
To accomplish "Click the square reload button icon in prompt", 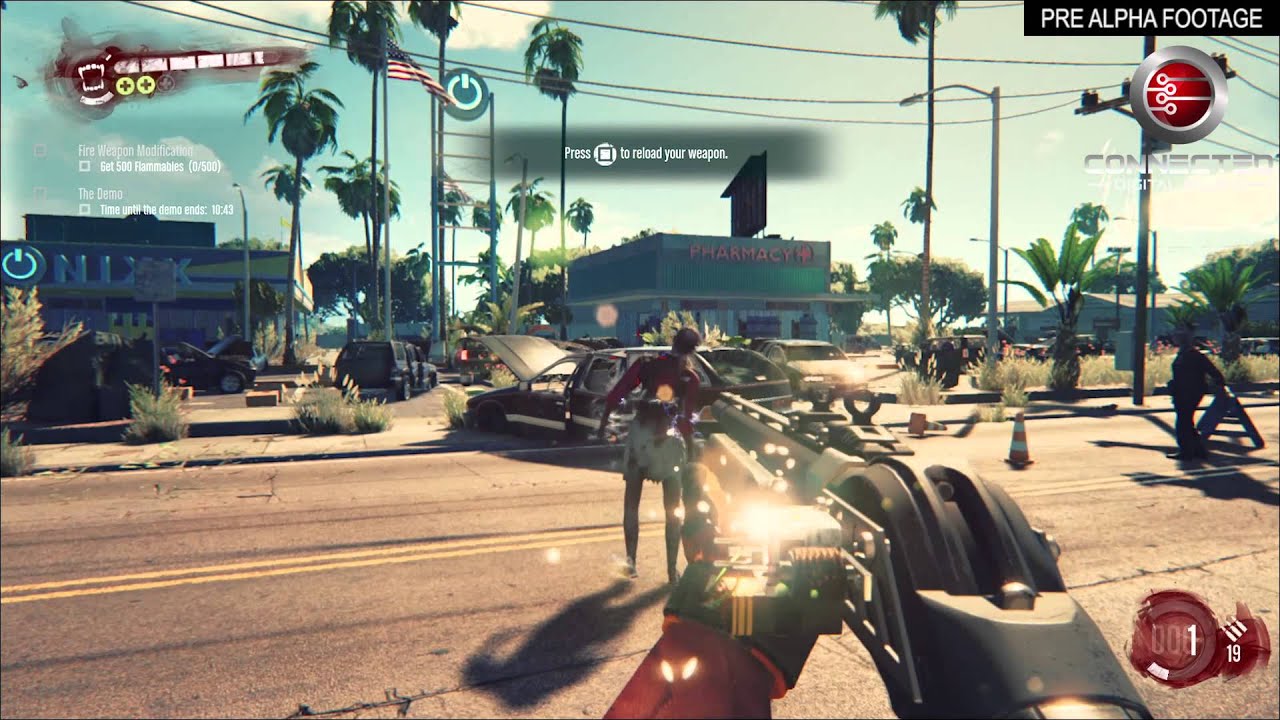I will pos(606,155).
